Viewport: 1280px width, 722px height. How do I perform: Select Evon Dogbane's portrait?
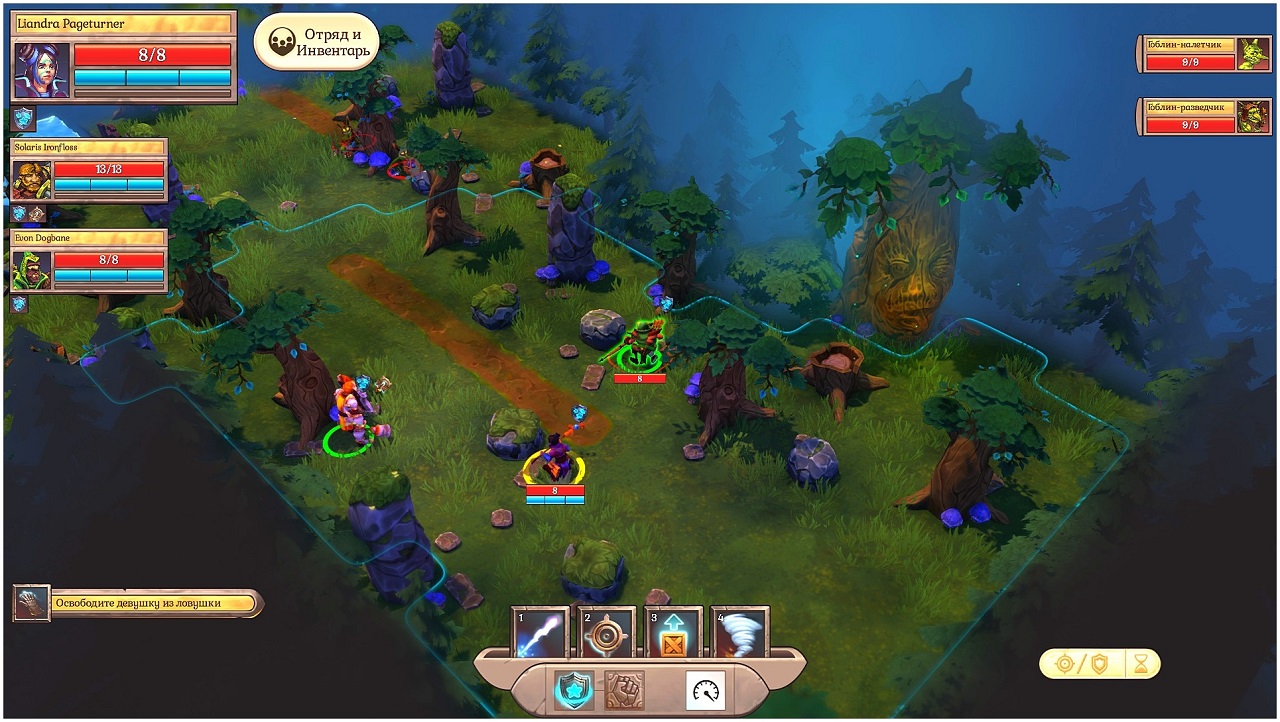31,270
